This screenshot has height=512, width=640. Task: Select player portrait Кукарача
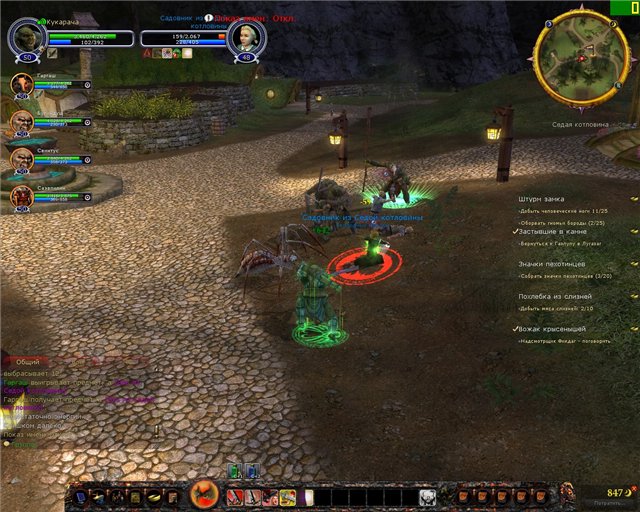click(25, 38)
